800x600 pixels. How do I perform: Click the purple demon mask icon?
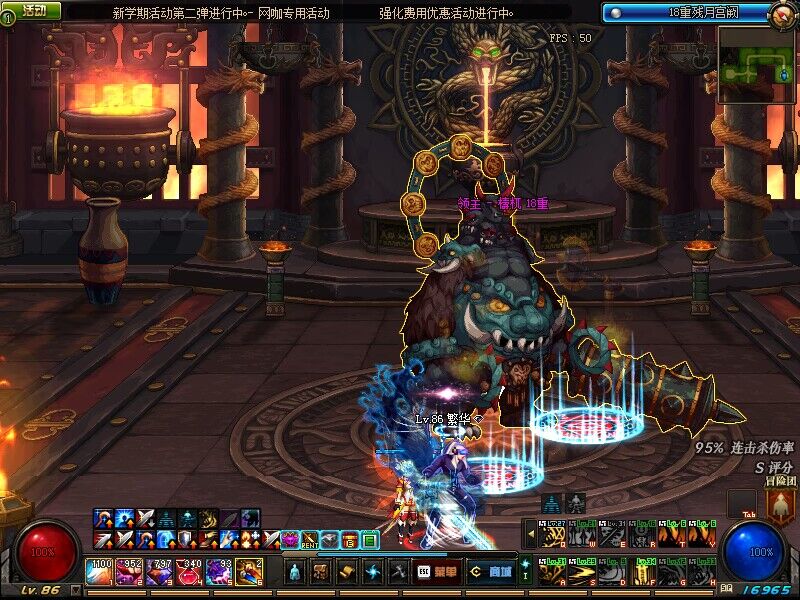coord(290,540)
